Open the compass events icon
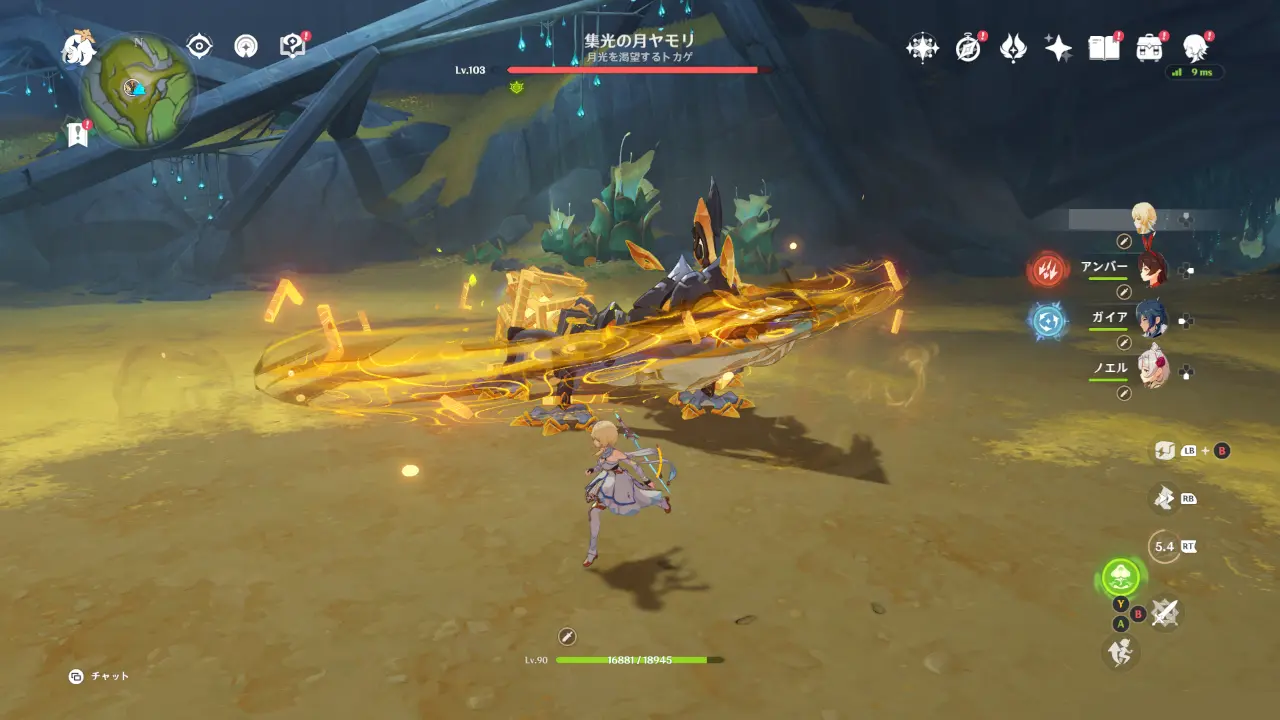The width and height of the screenshot is (1280, 720). point(968,48)
